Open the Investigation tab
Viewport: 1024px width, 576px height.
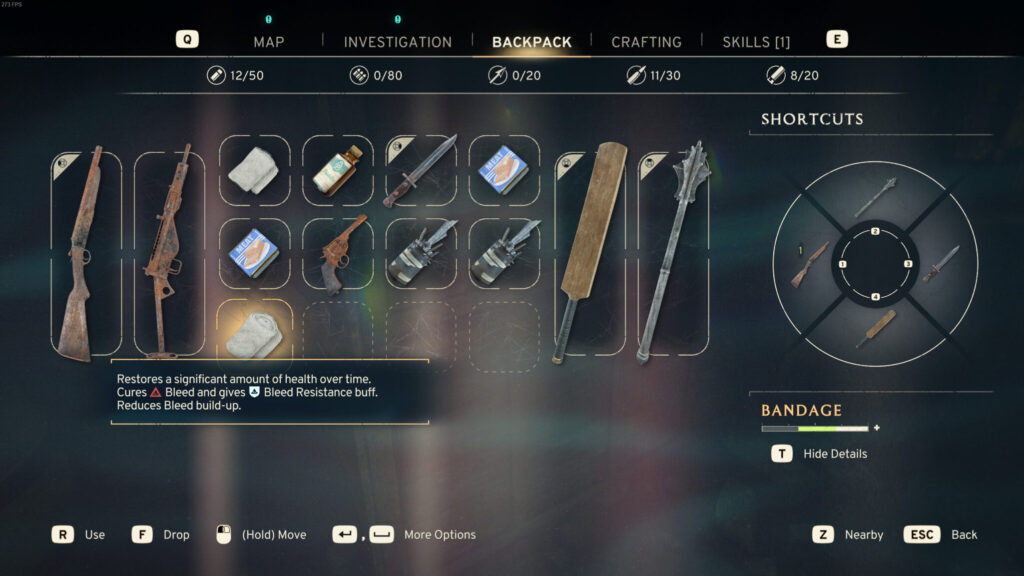click(x=397, y=42)
